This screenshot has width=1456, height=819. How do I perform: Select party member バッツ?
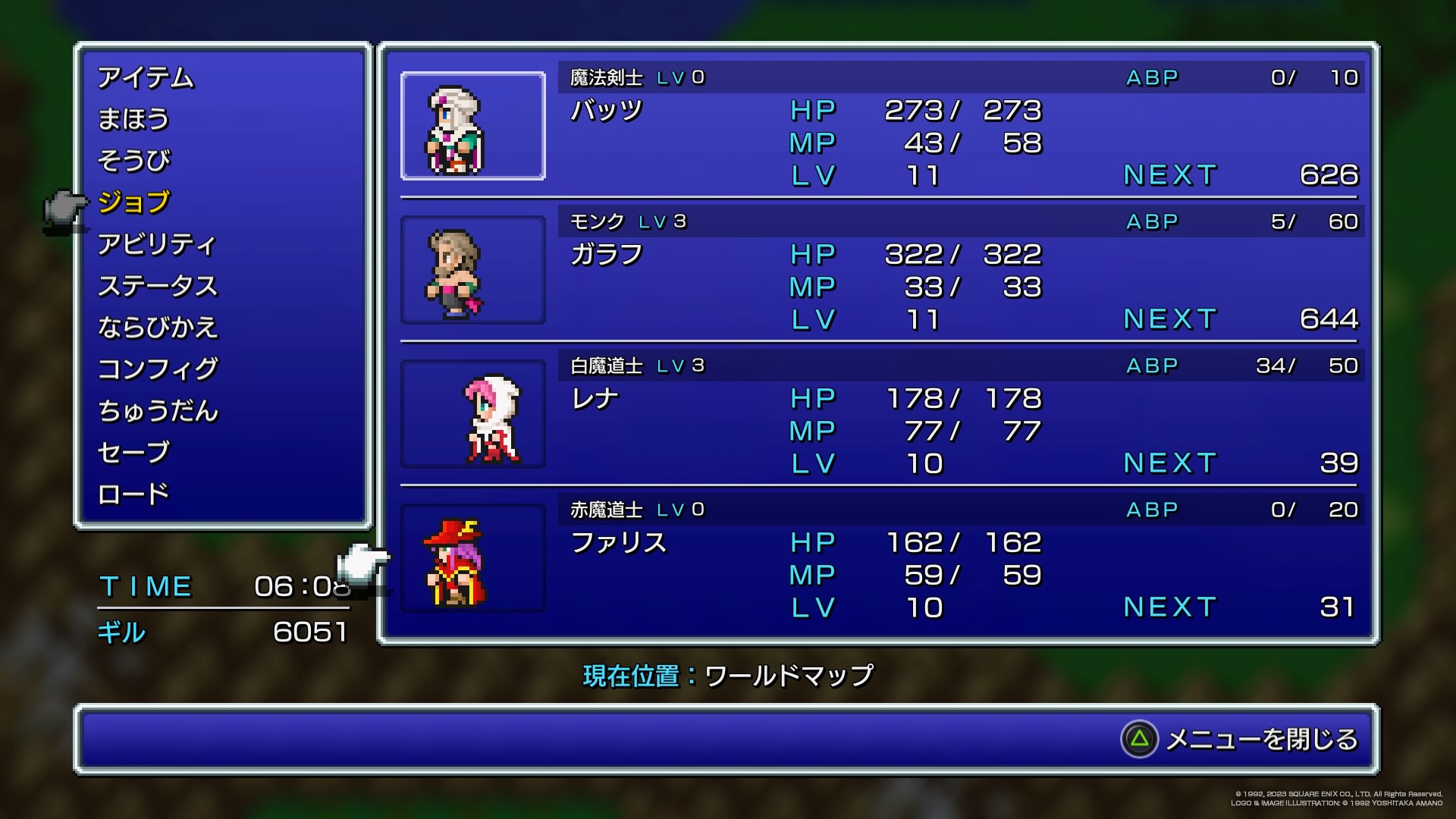coord(606,111)
